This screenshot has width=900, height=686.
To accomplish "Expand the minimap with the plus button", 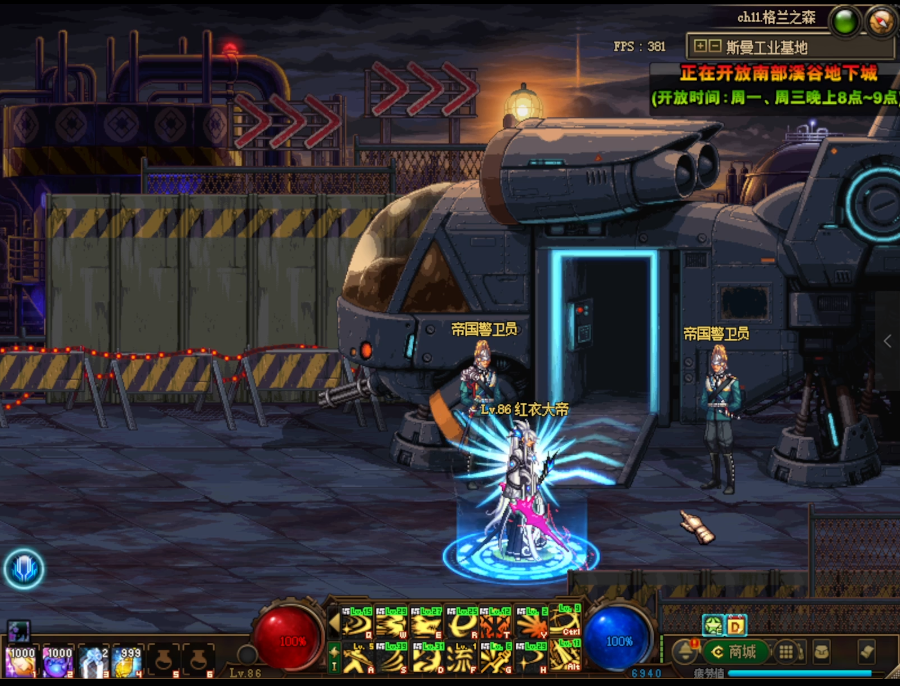I will [x=700, y=46].
